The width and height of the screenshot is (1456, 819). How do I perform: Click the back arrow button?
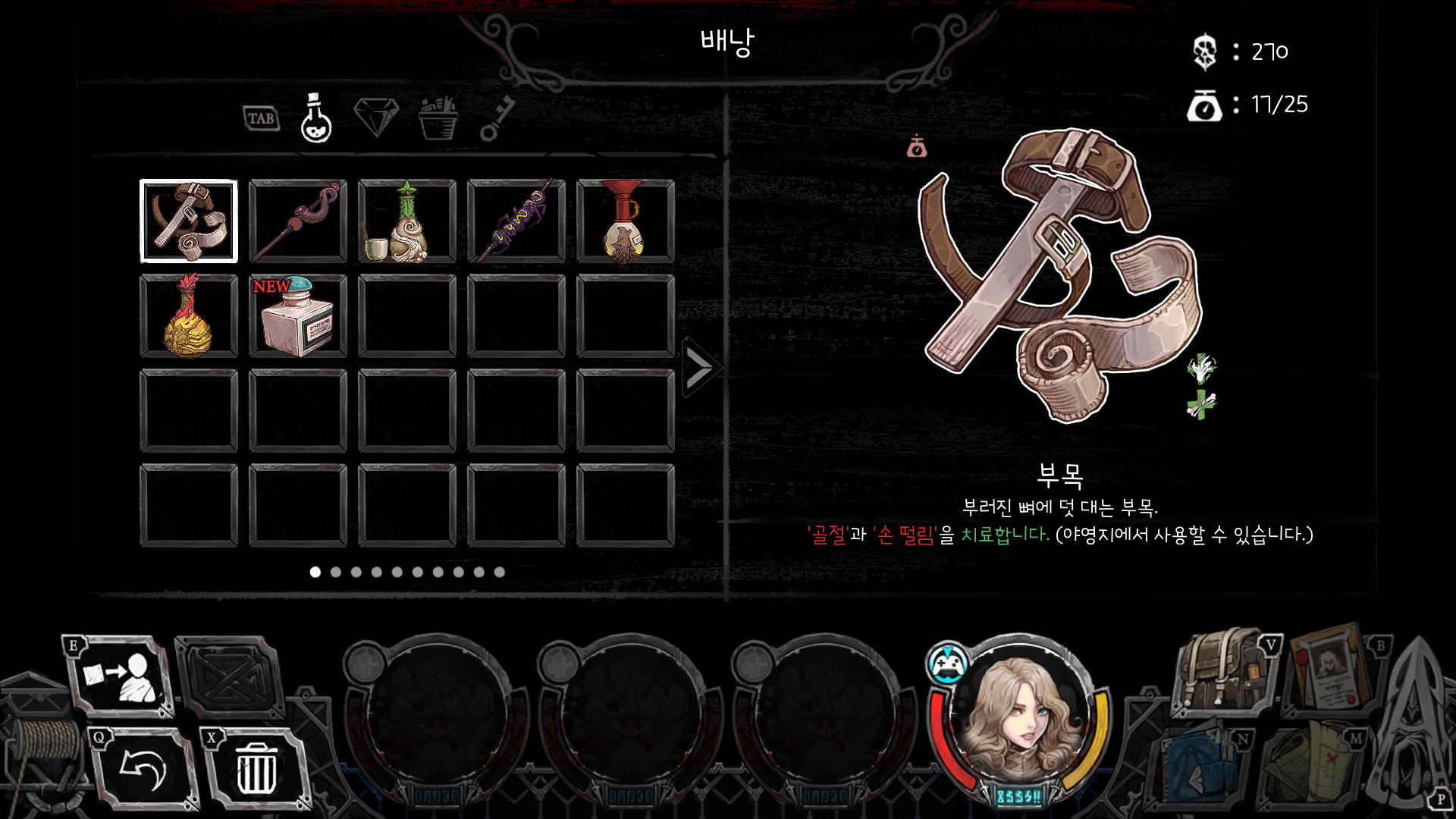point(143,770)
